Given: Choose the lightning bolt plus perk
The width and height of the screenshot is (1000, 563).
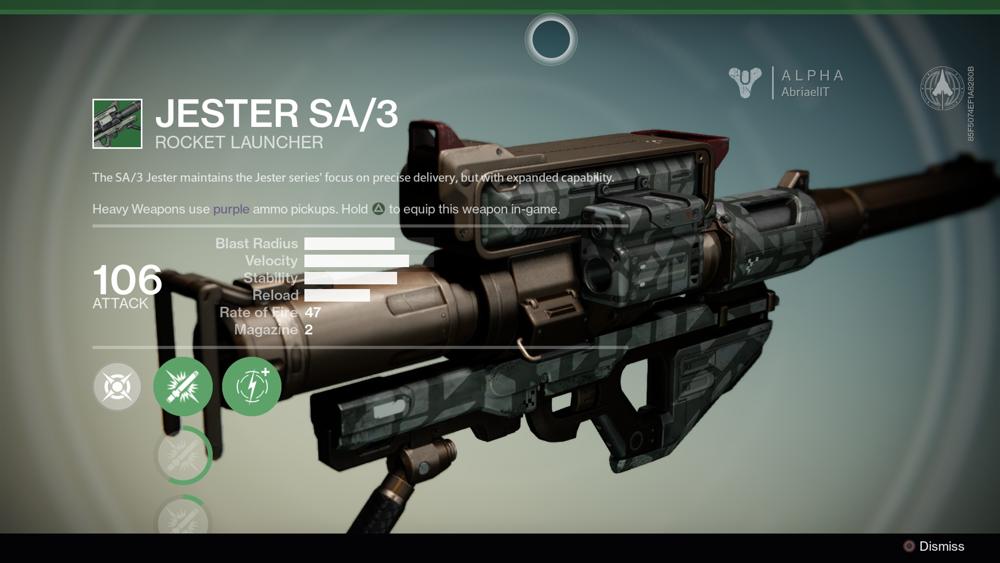Looking at the screenshot, I should coord(251,386).
